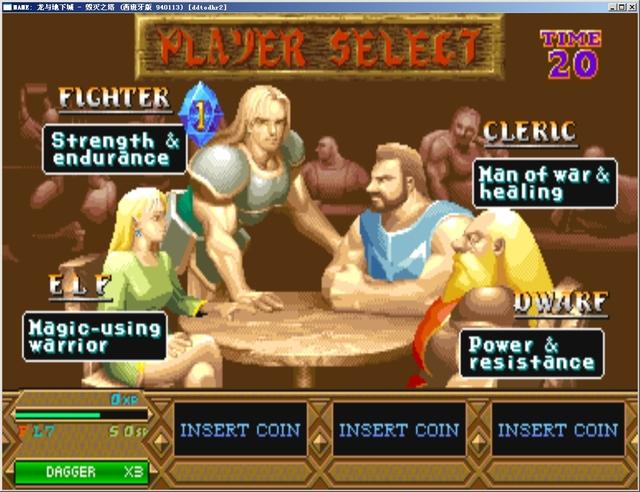This screenshot has height=492, width=640.
Task: Select the Dagger x3 item slot
Action: pos(81,472)
